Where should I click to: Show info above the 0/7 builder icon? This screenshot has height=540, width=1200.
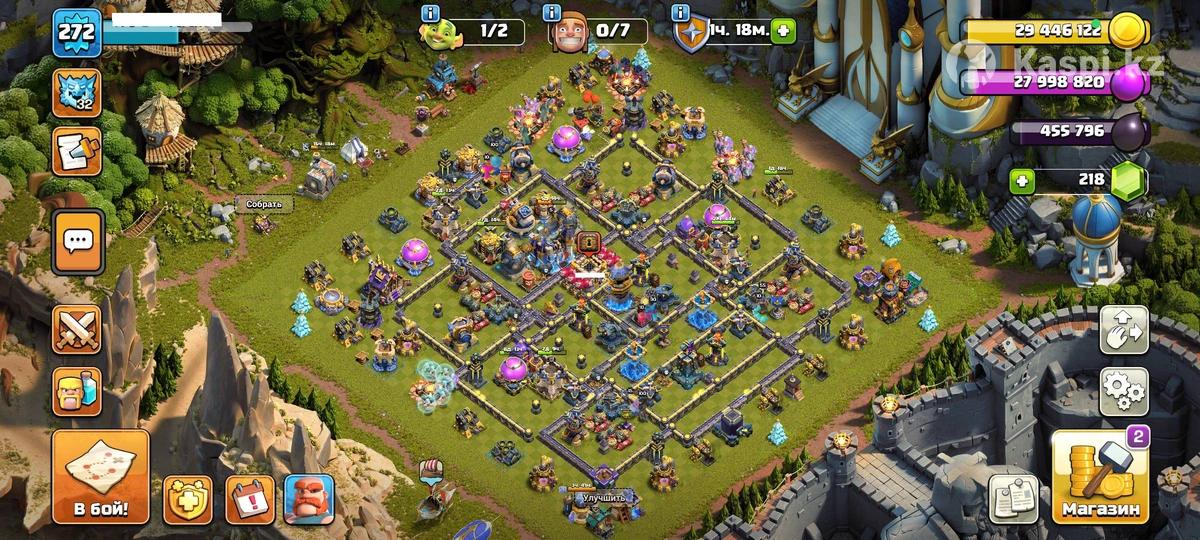pyautogui.click(x=552, y=13)
